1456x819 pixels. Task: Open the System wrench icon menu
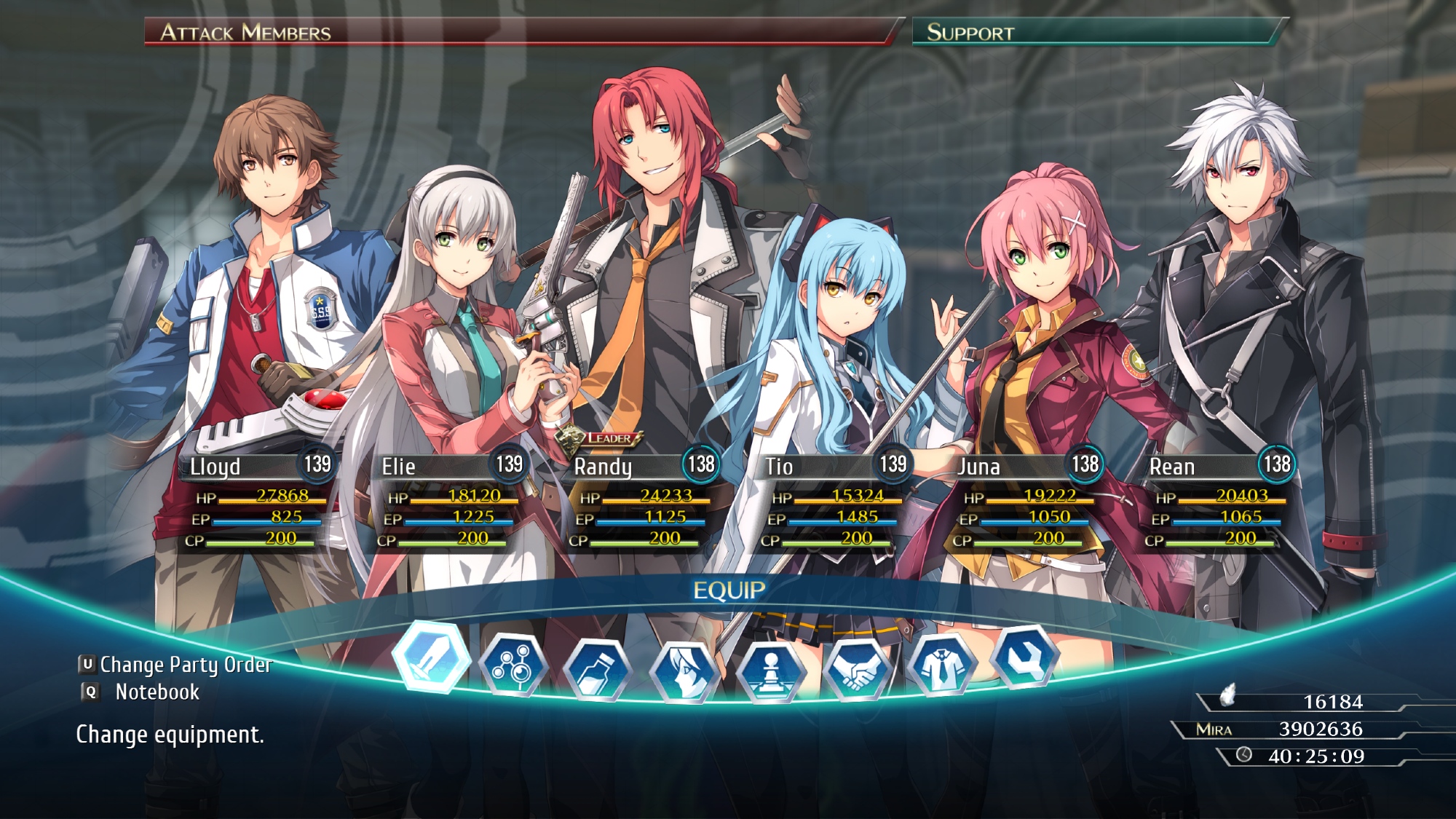click(x=1025, y=657)
